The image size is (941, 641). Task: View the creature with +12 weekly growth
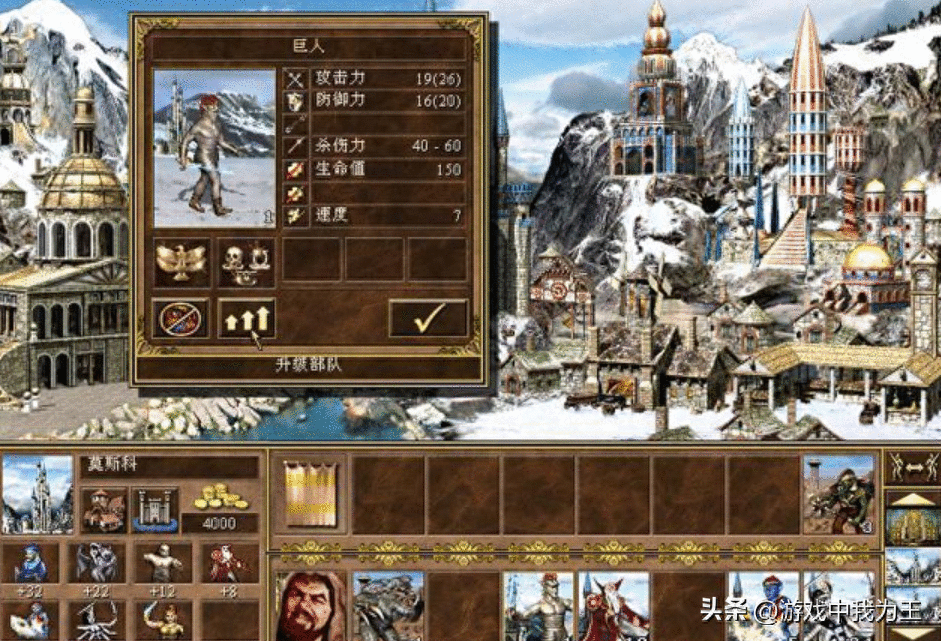point(162,564)
